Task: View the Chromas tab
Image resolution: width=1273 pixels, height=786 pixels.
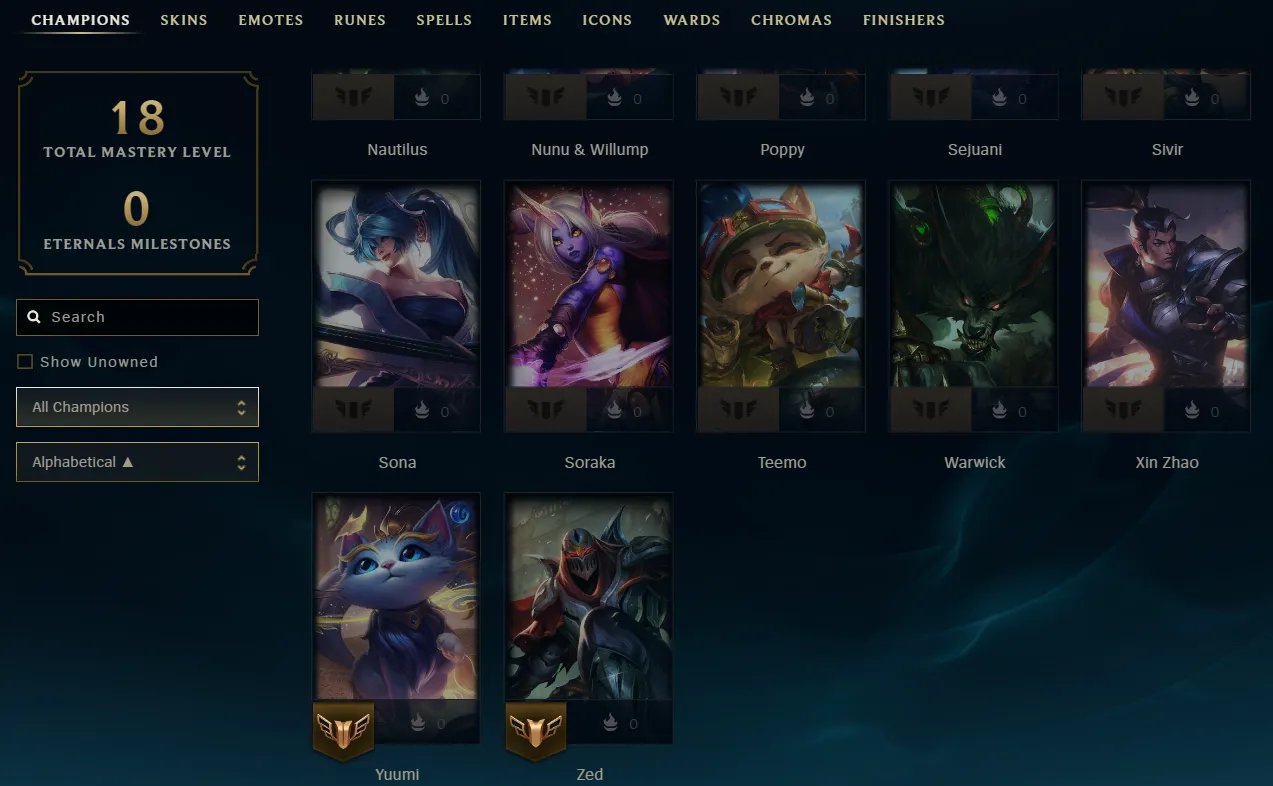Action: (x=791, y=20)
